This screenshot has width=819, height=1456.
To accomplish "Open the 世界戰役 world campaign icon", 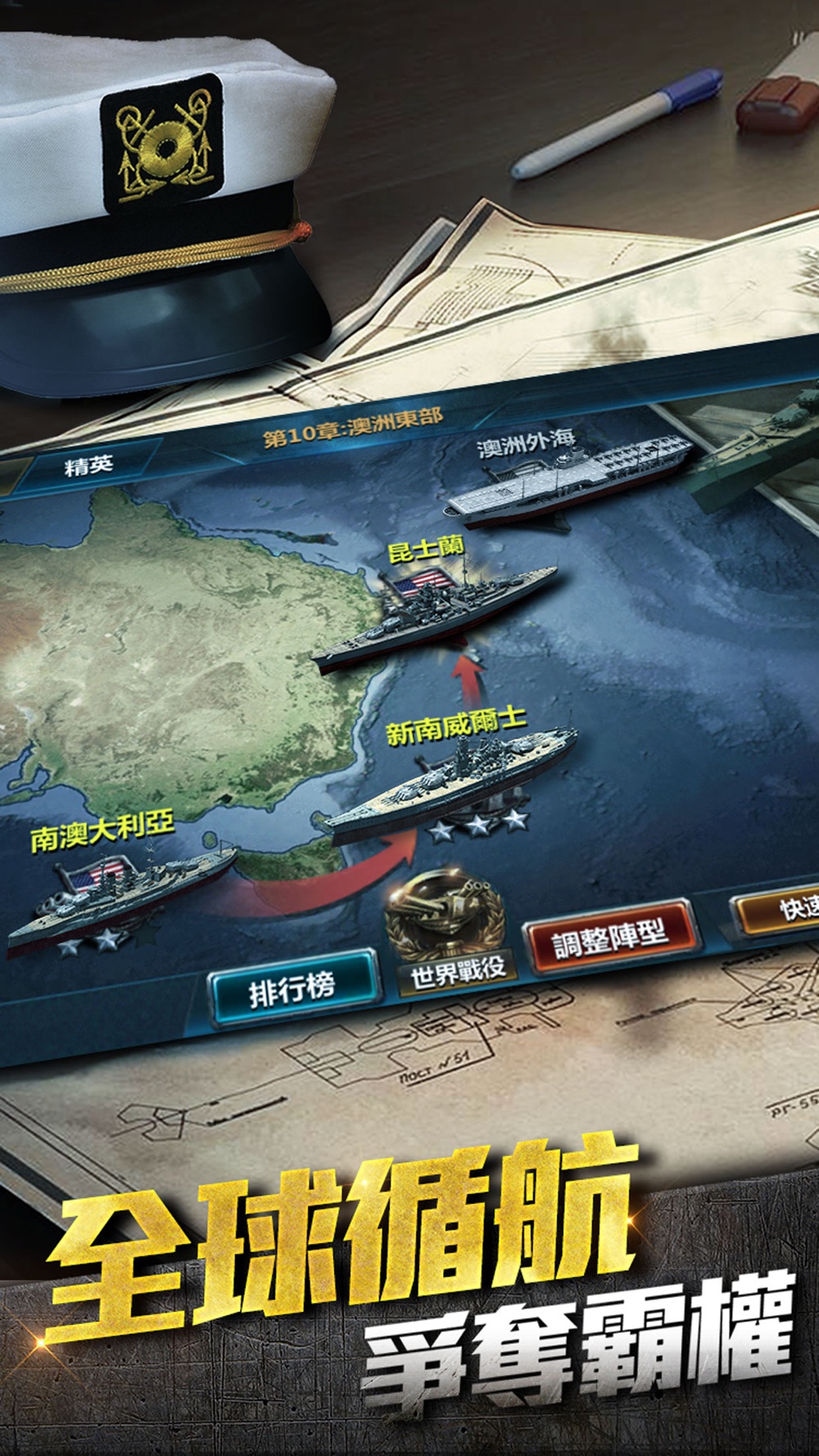I will [450, 934].
